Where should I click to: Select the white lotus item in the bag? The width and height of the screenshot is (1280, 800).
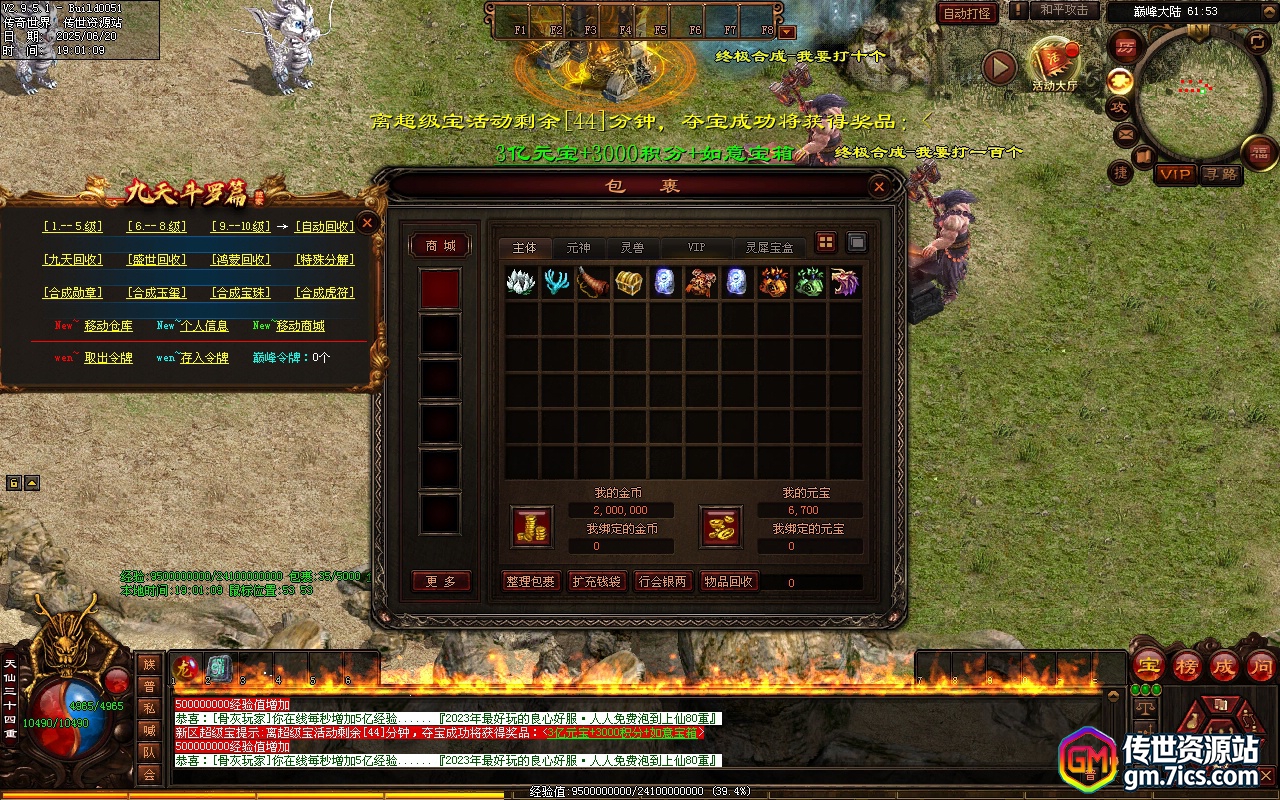(521, 282)
